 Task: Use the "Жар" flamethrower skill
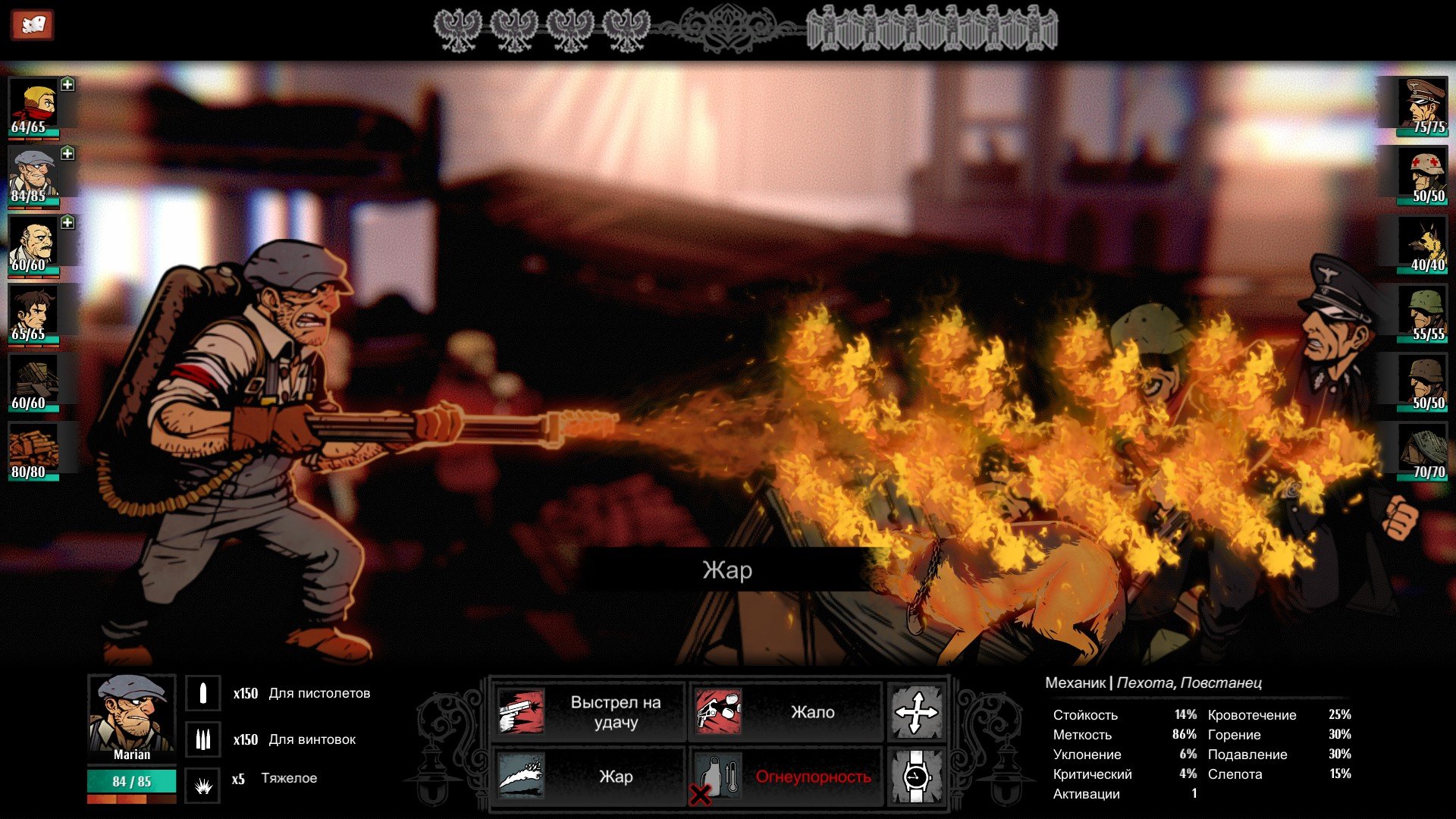point(588,777)
